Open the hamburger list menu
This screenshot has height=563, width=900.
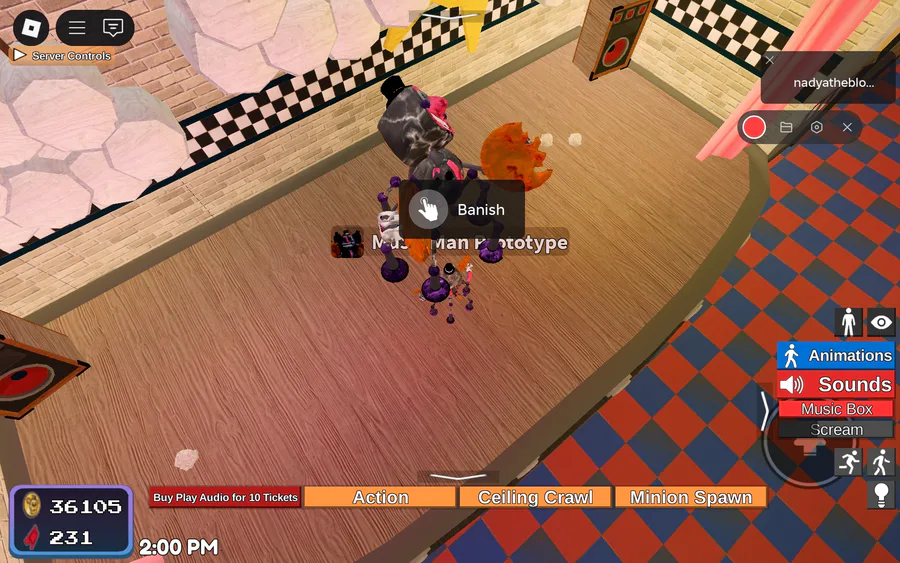click(x=77, y=28)
